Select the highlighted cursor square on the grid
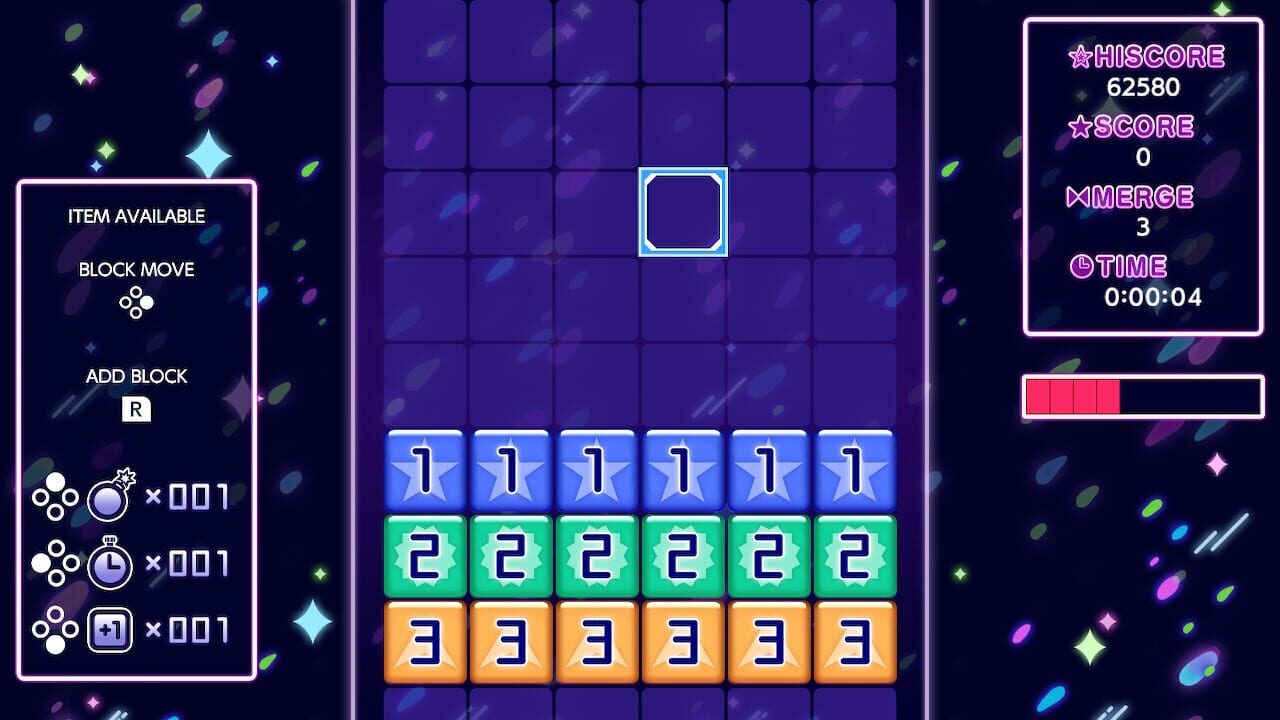The height and width of the screenshot is (720, 1280). pos(682,210)
